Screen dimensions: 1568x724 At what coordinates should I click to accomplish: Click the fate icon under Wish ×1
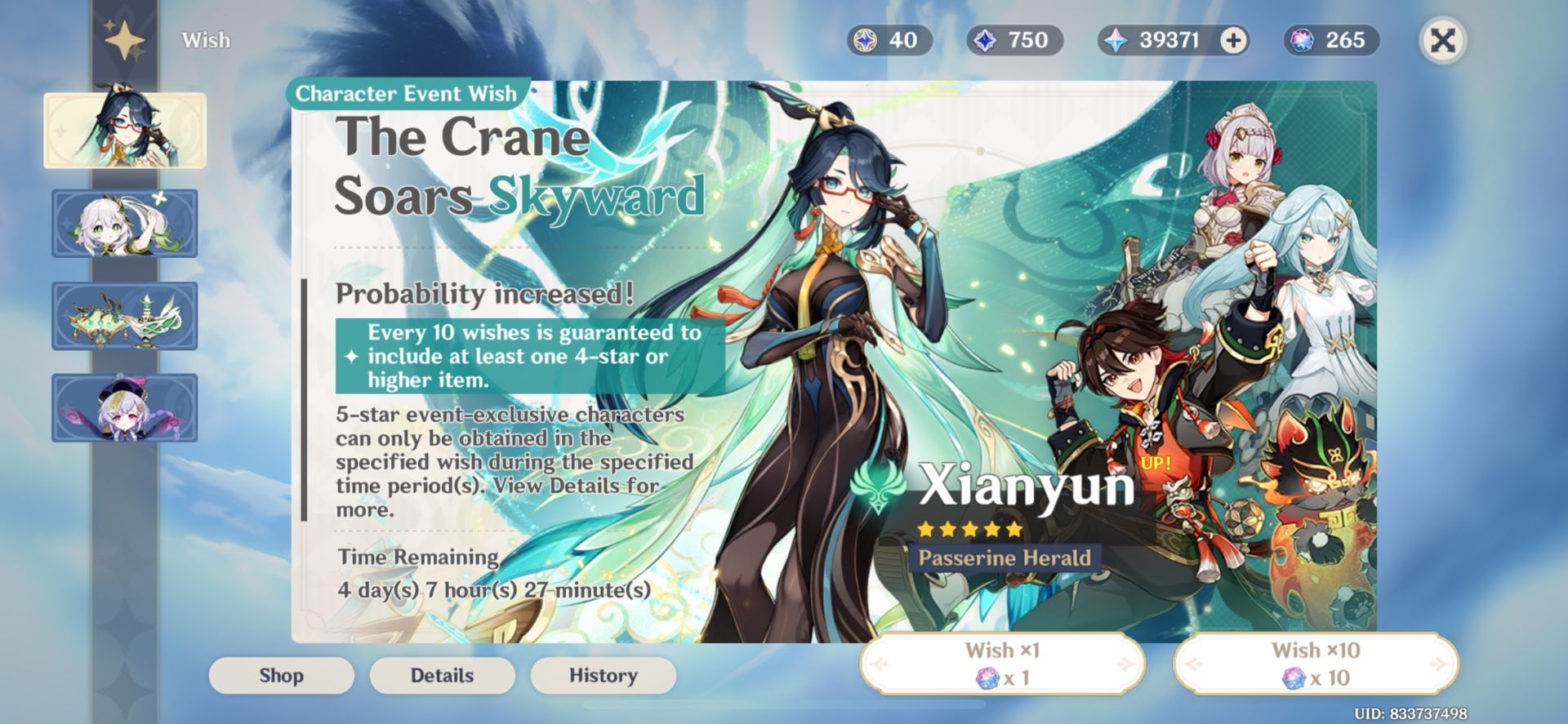(987, 677)
